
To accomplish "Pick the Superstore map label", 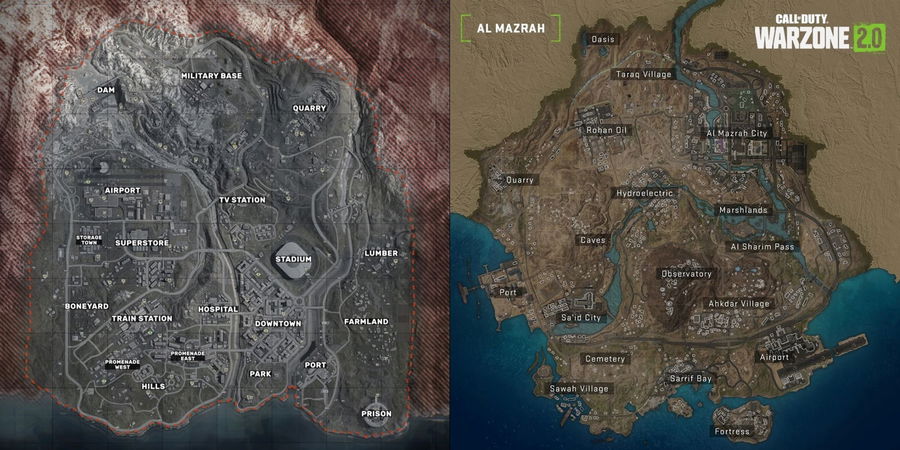I will pyautogui.click(x=140, y=242).
